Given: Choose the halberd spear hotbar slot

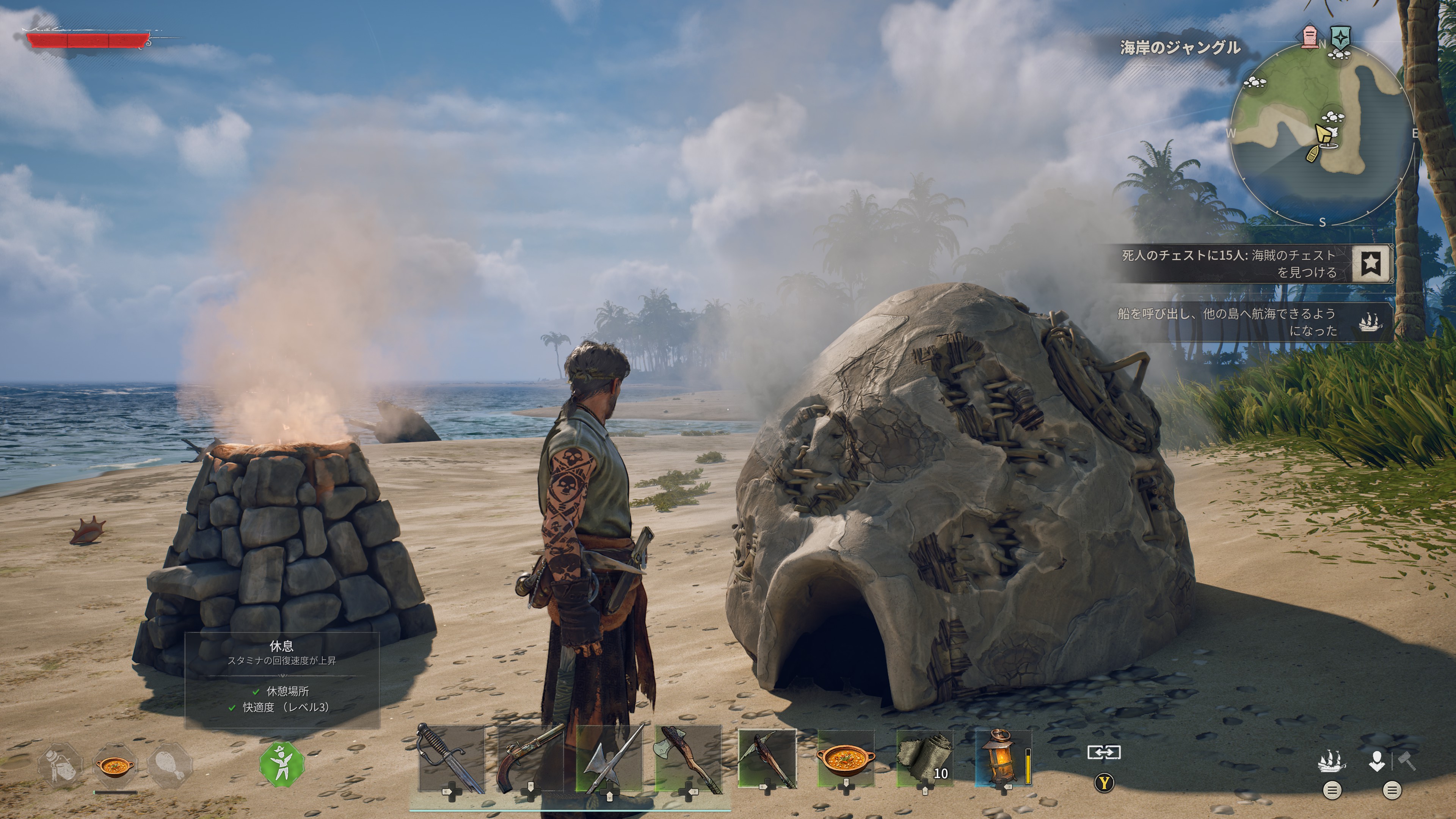Looking at the screenshot, I should 609,758.
